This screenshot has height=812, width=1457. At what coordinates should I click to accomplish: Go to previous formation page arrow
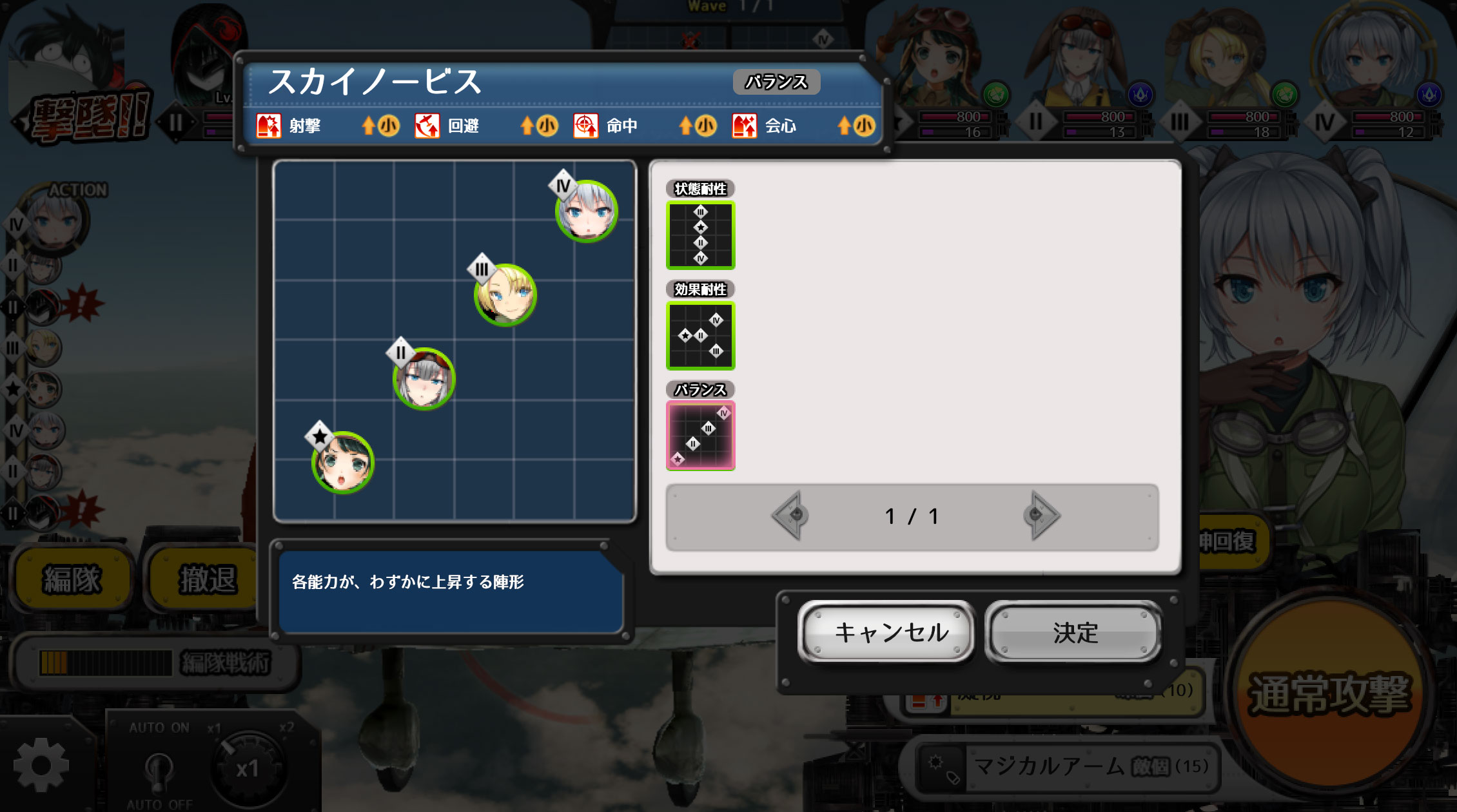[790, 516]
